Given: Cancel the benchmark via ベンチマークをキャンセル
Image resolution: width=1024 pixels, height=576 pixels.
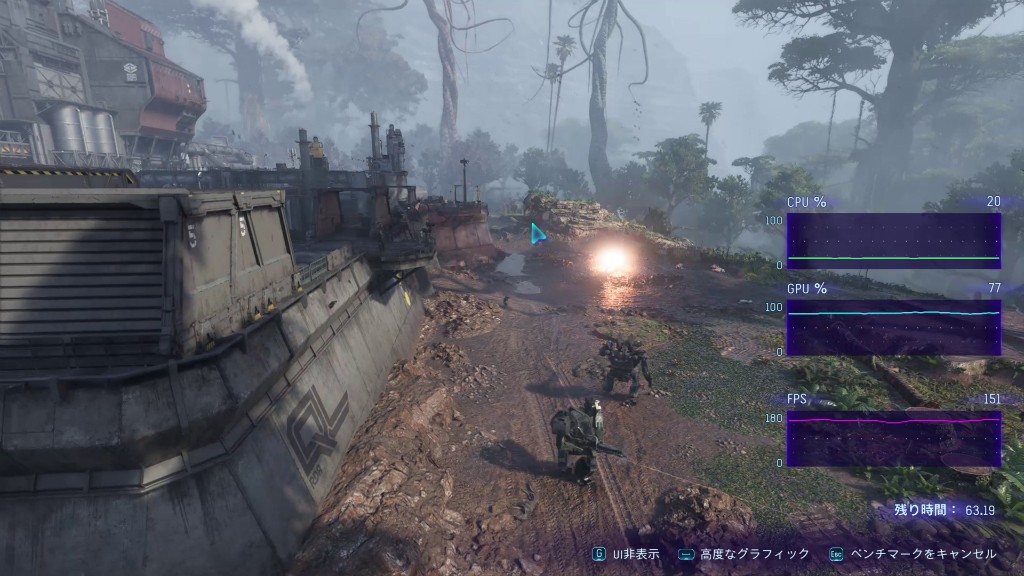Looking at the screenshot, I should [x=913, y=554].
